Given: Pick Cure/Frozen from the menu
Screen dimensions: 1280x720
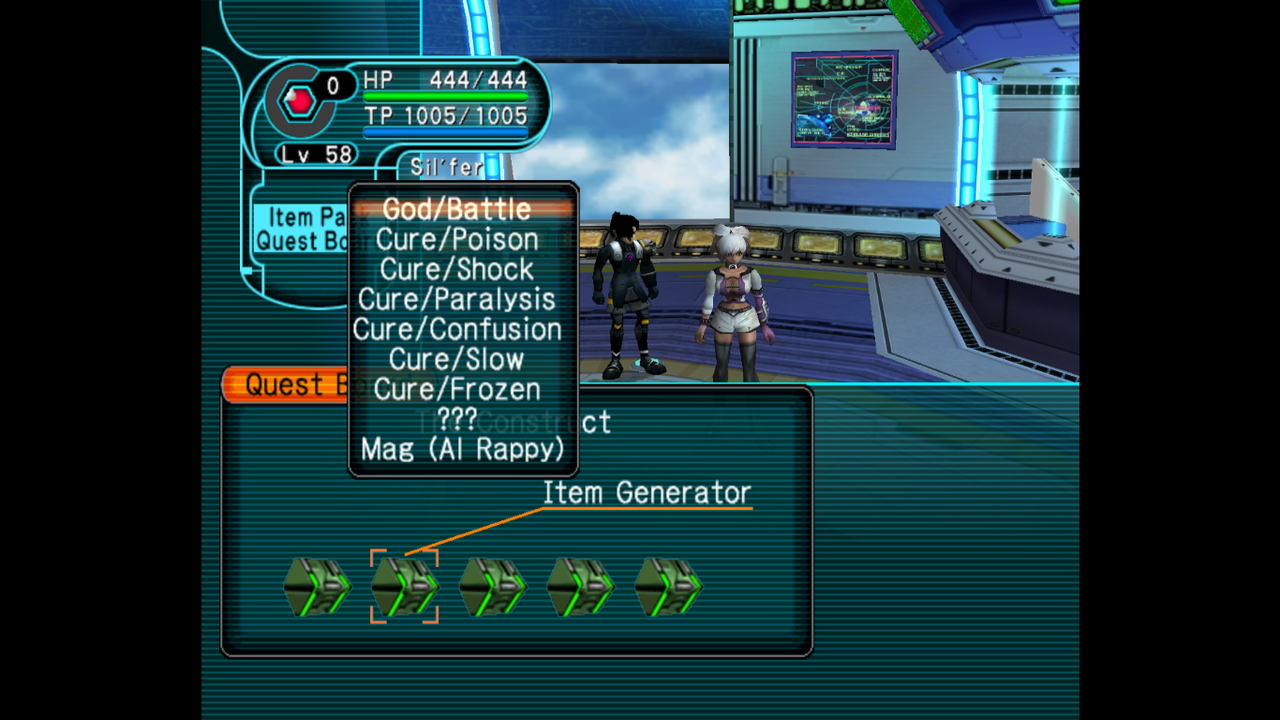Looking at the screenshot, I should [457, 389].
